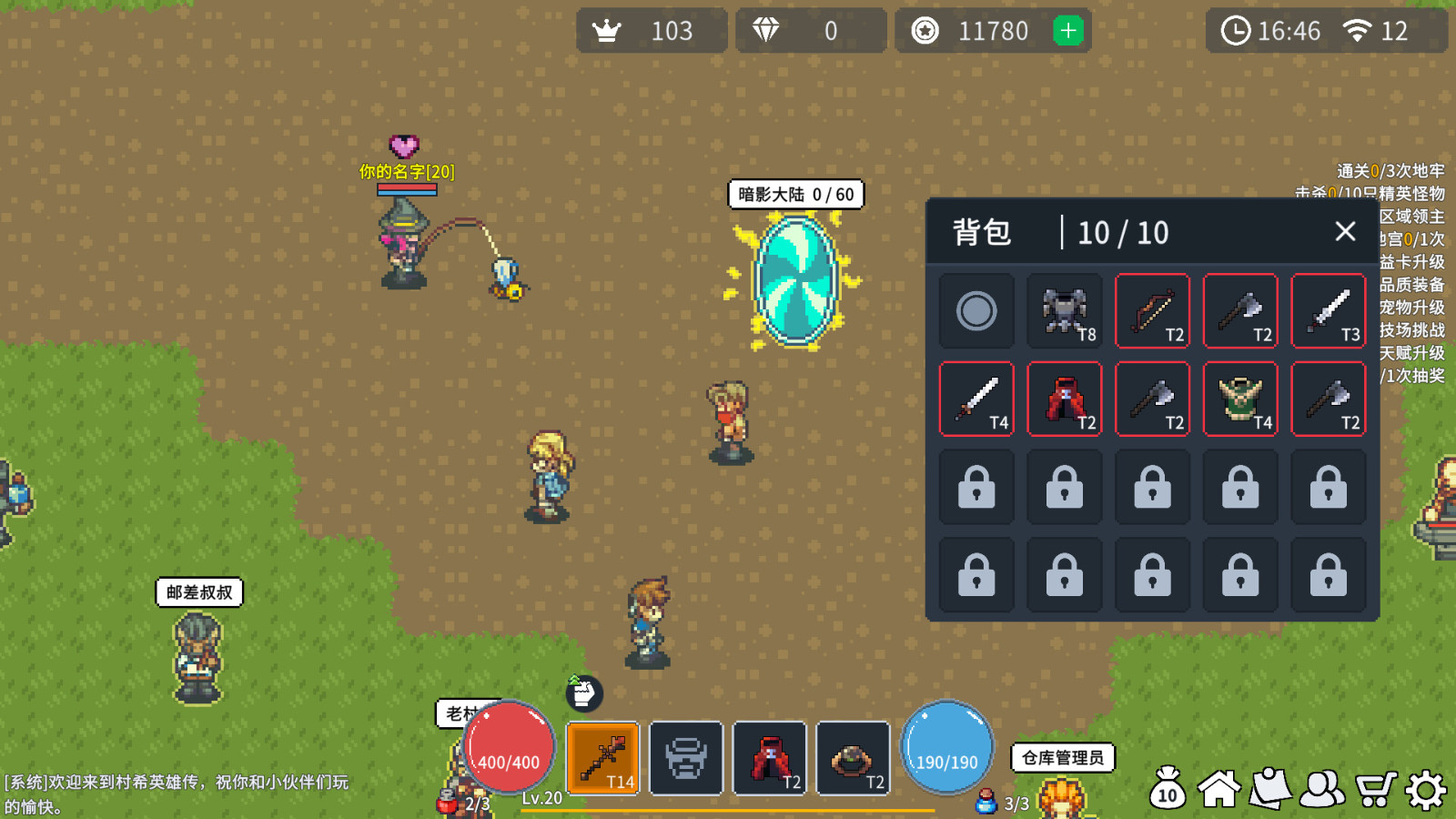Select the T8 mech armor in the backpack
This screenshot has width=1456, height=819.
click(x=1065, y=311)
